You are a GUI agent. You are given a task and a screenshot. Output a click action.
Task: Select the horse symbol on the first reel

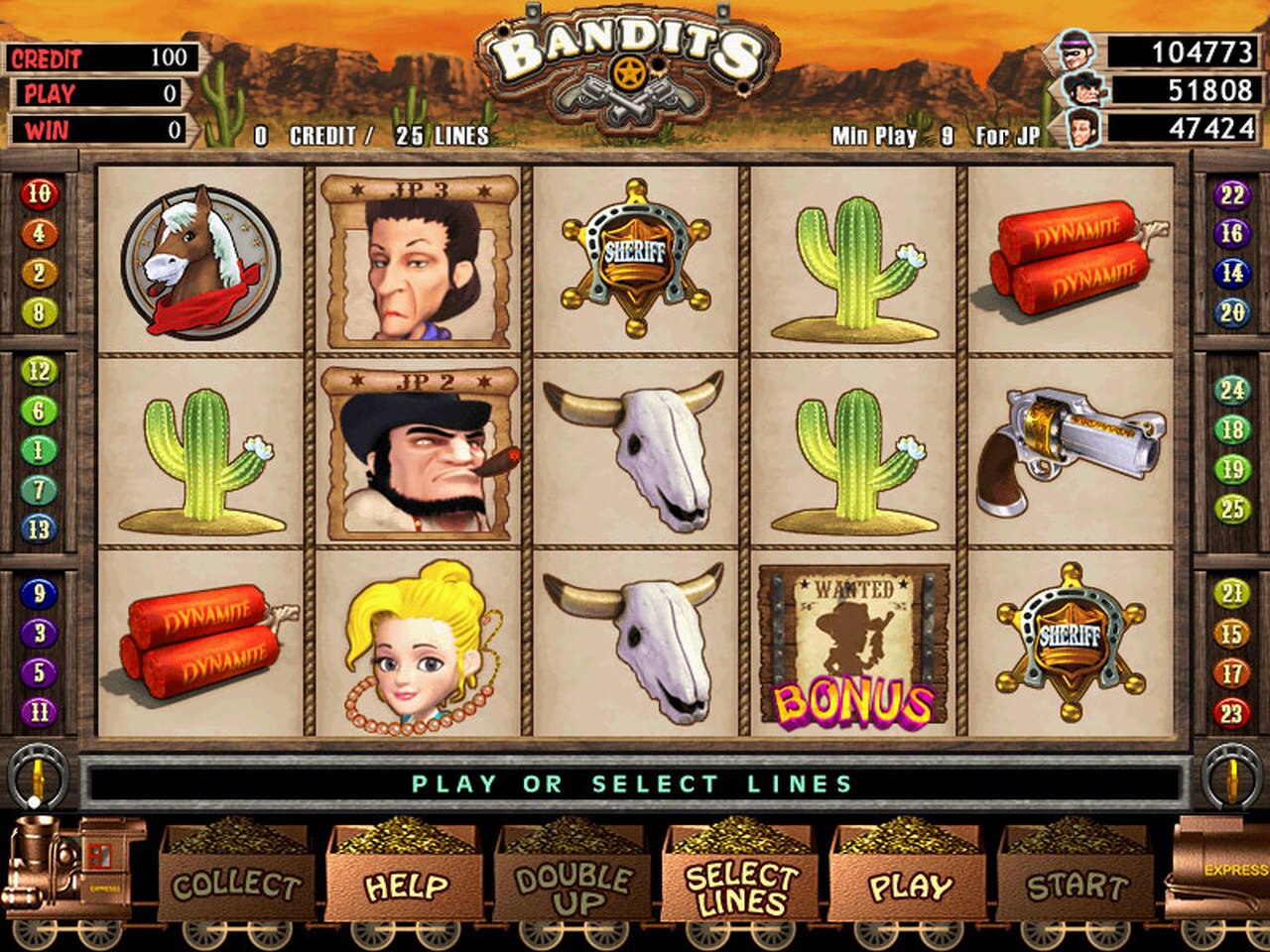pyautogui.click(x=201, y=258)
